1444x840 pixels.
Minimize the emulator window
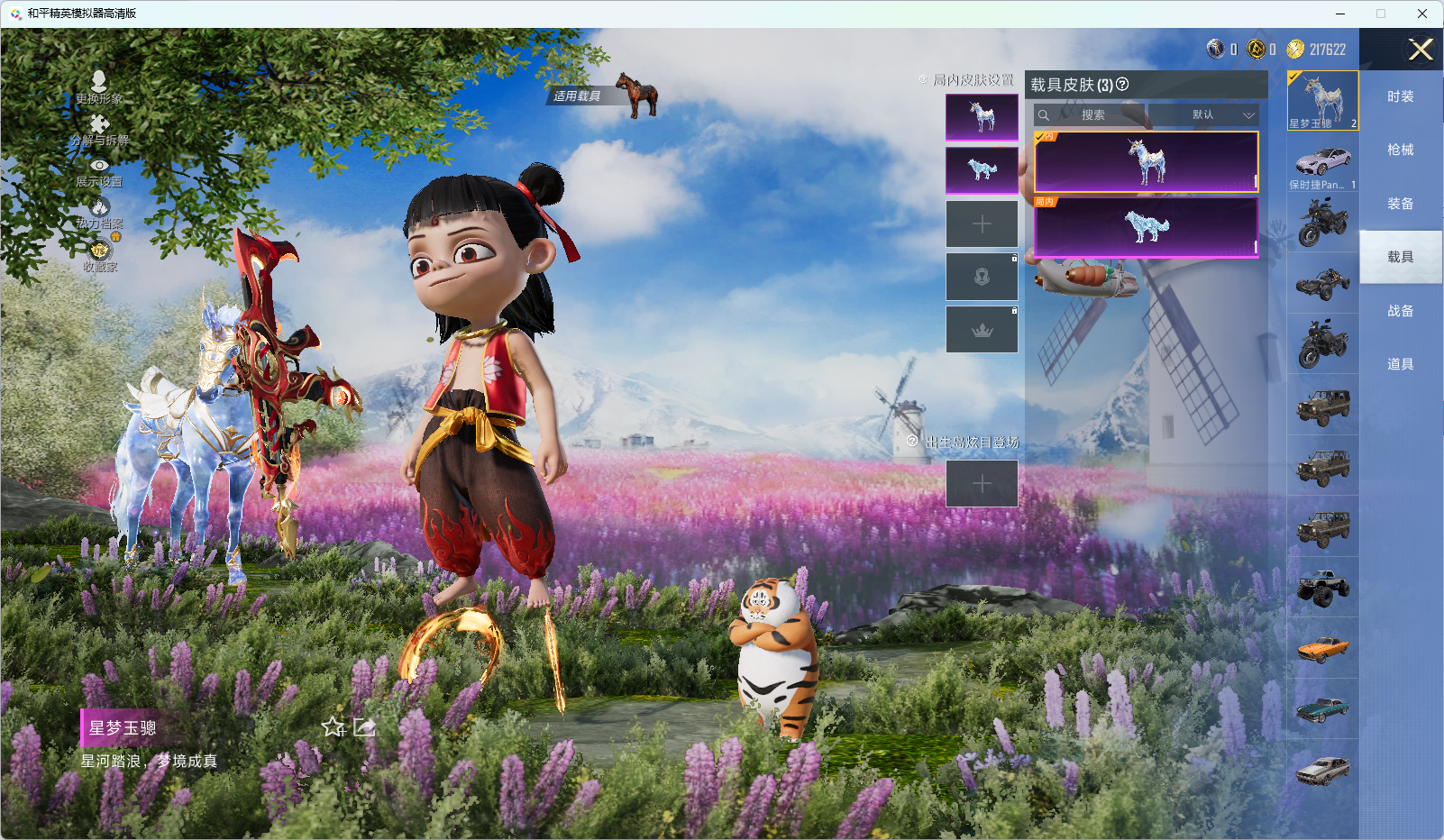[1340, 14]
